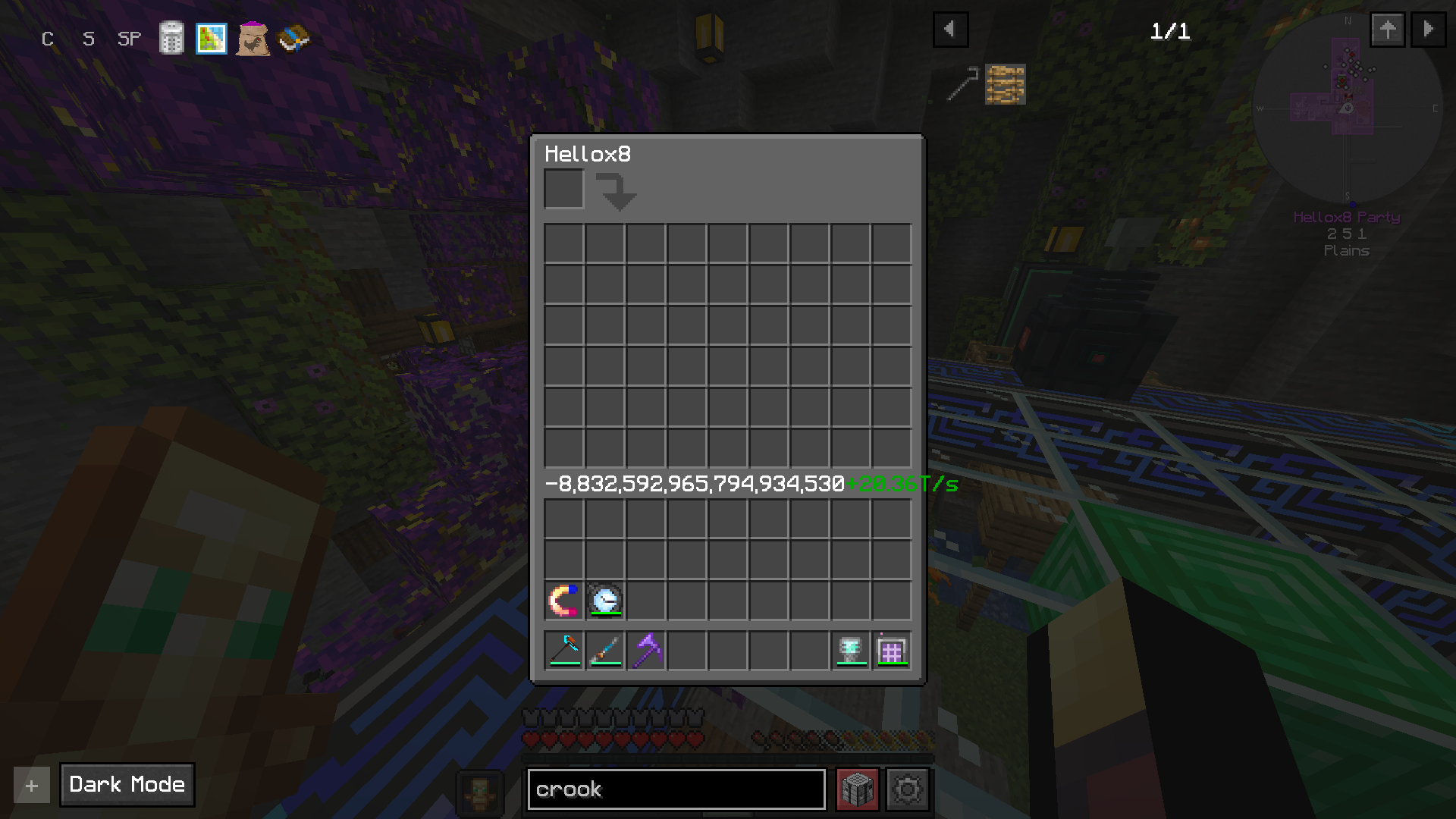
Task: Click the purple grid item in the last hotbar slot
Action: click(893, 649)
